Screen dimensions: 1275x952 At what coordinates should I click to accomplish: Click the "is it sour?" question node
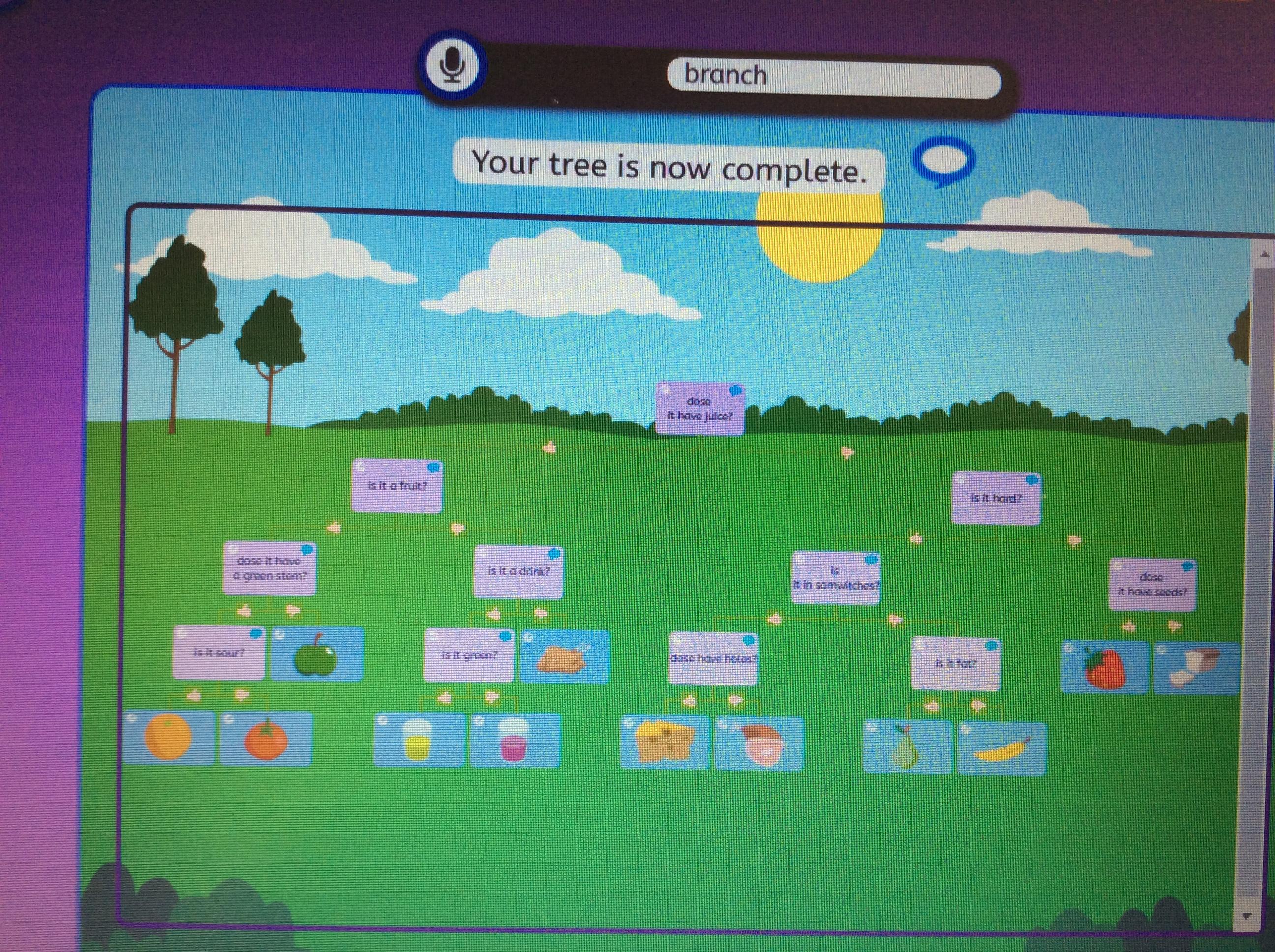pos(218,653)
